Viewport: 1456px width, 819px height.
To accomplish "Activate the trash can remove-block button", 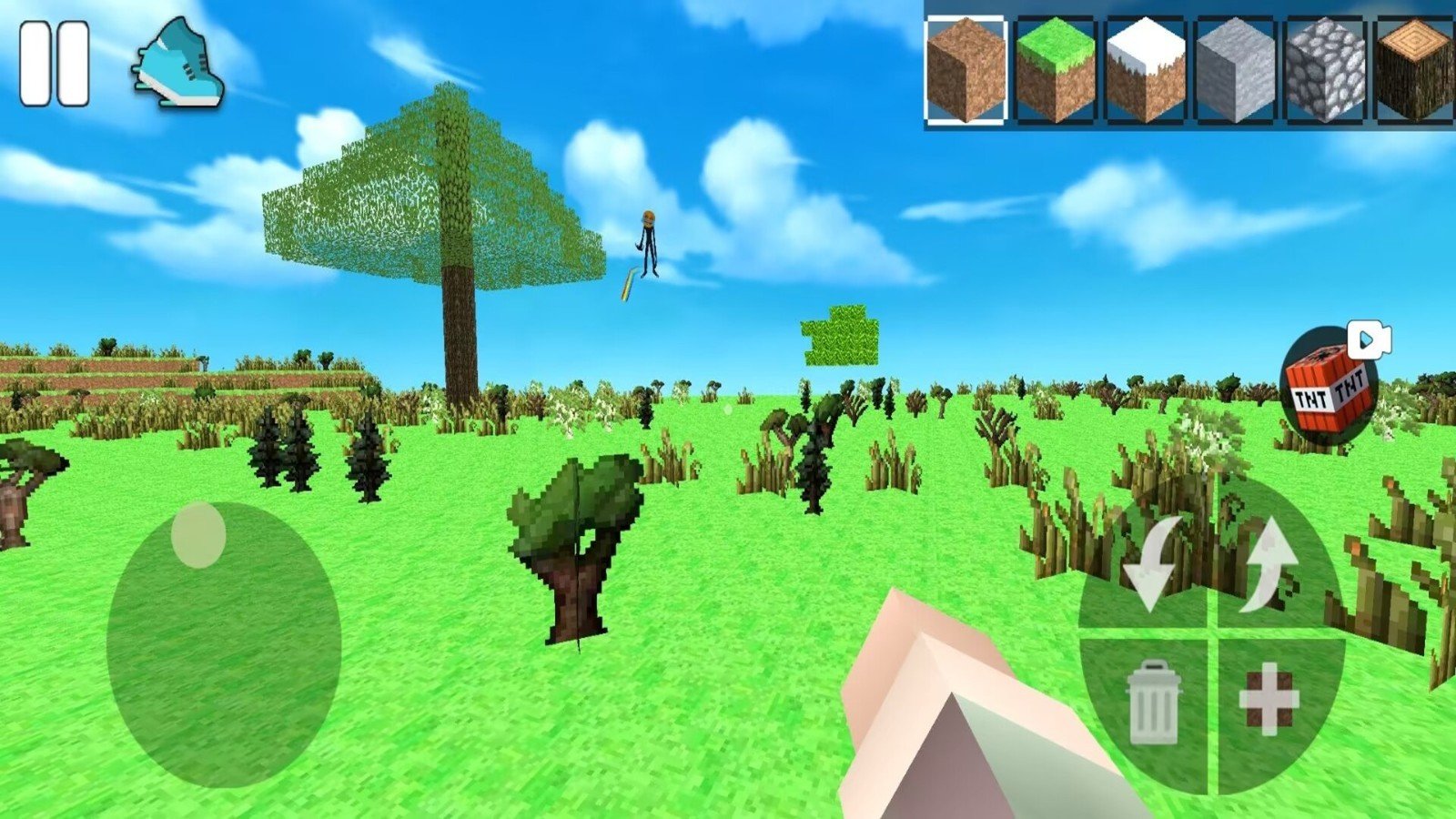I will click(x=1153, y=701).
